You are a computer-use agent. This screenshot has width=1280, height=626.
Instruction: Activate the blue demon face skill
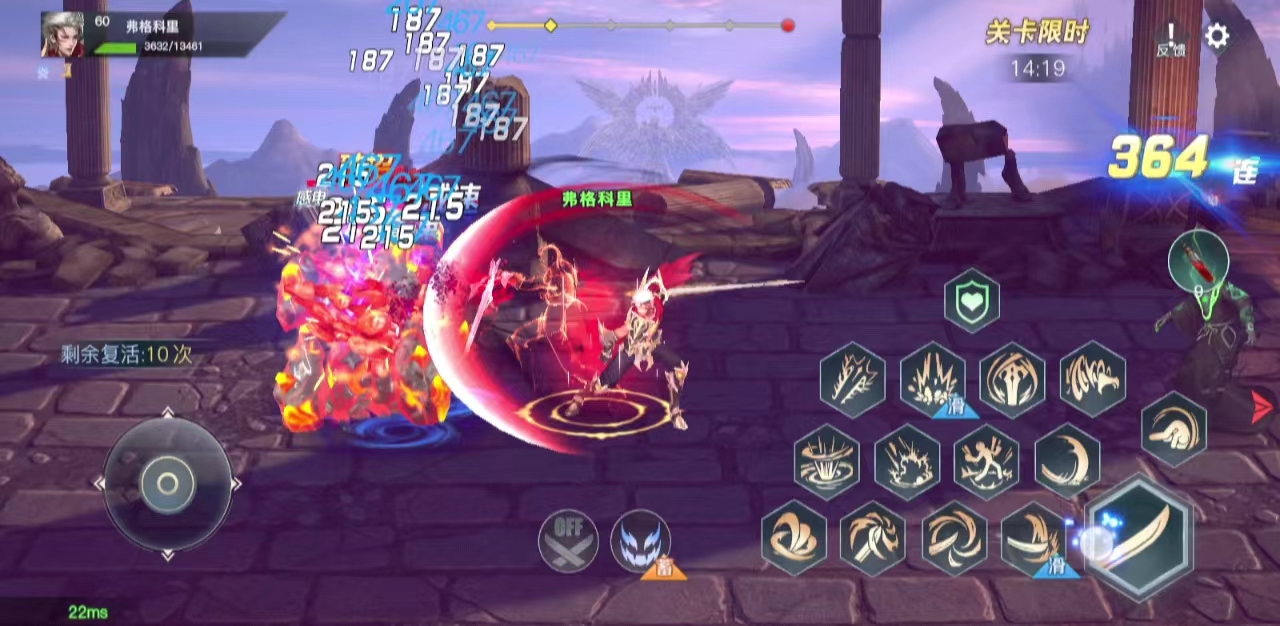coord(640,541)
